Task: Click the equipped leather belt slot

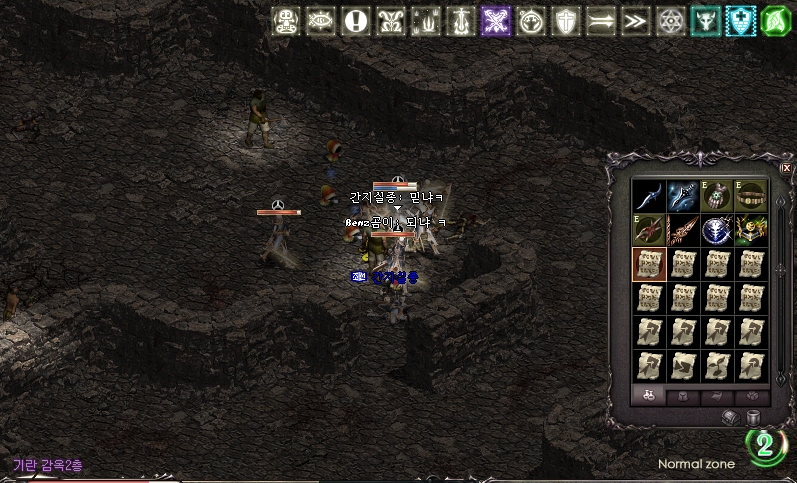Action: tap(752, 195)
